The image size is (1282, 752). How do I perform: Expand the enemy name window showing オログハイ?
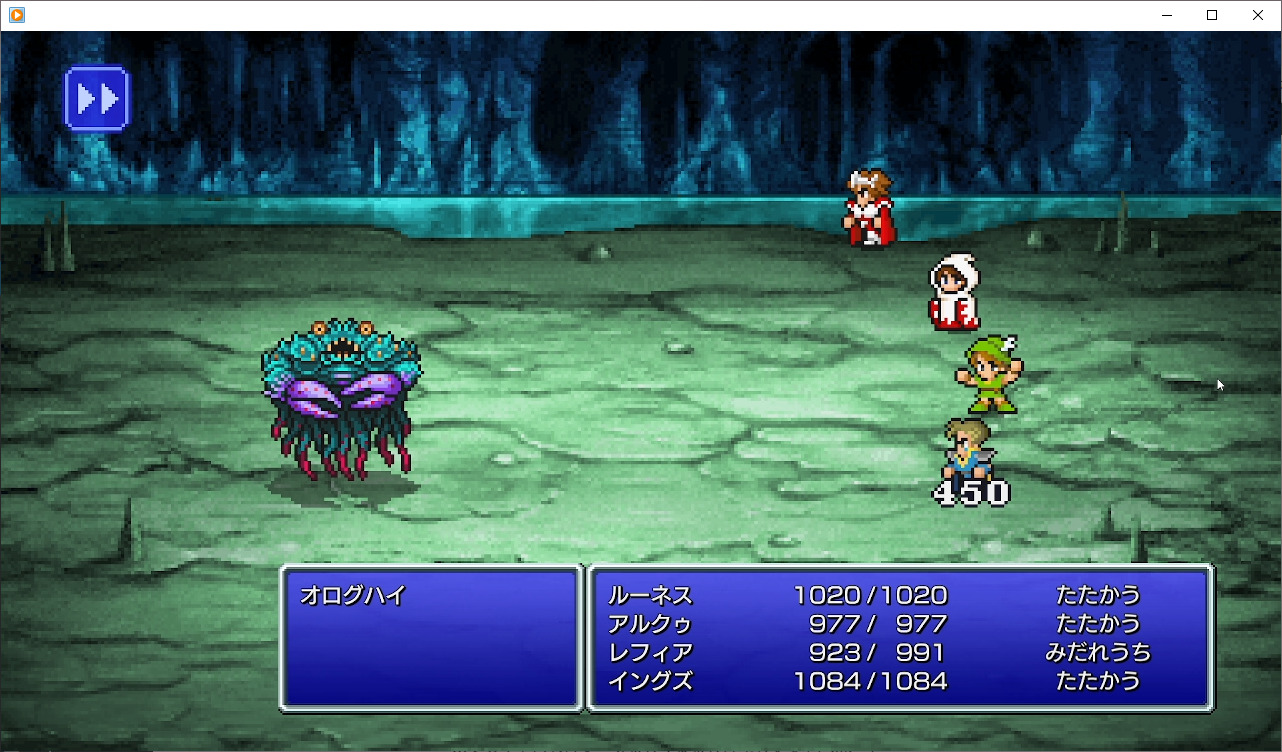(x=430, y=638)
